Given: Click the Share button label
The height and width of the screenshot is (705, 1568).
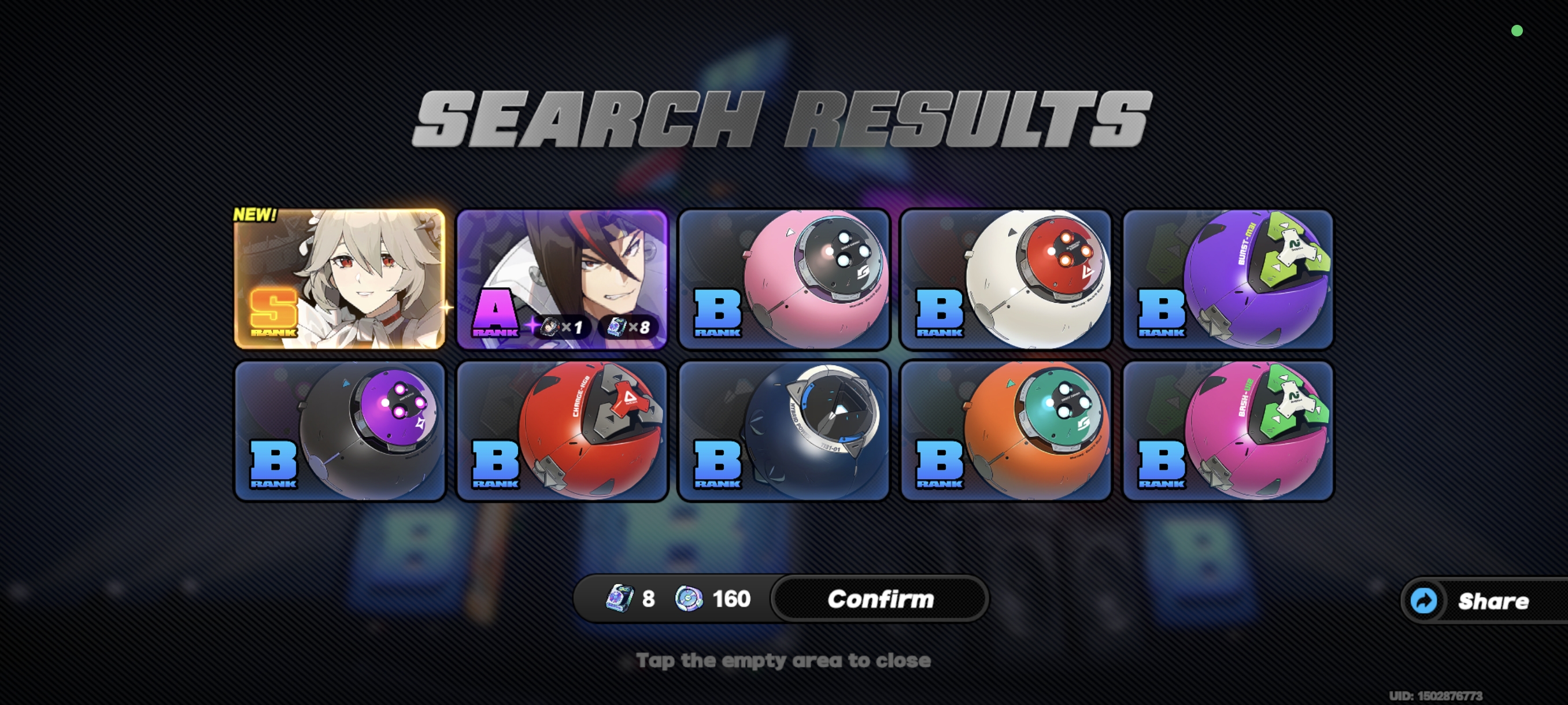Looking at the screenshot, I should (1495, 602).
